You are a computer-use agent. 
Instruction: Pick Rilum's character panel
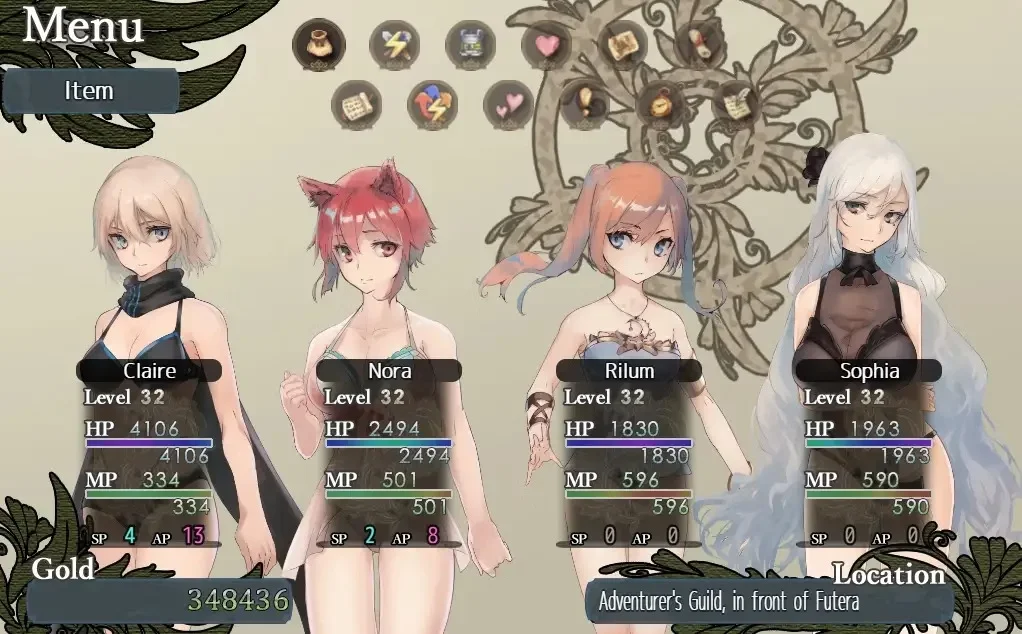coord(629,371)
